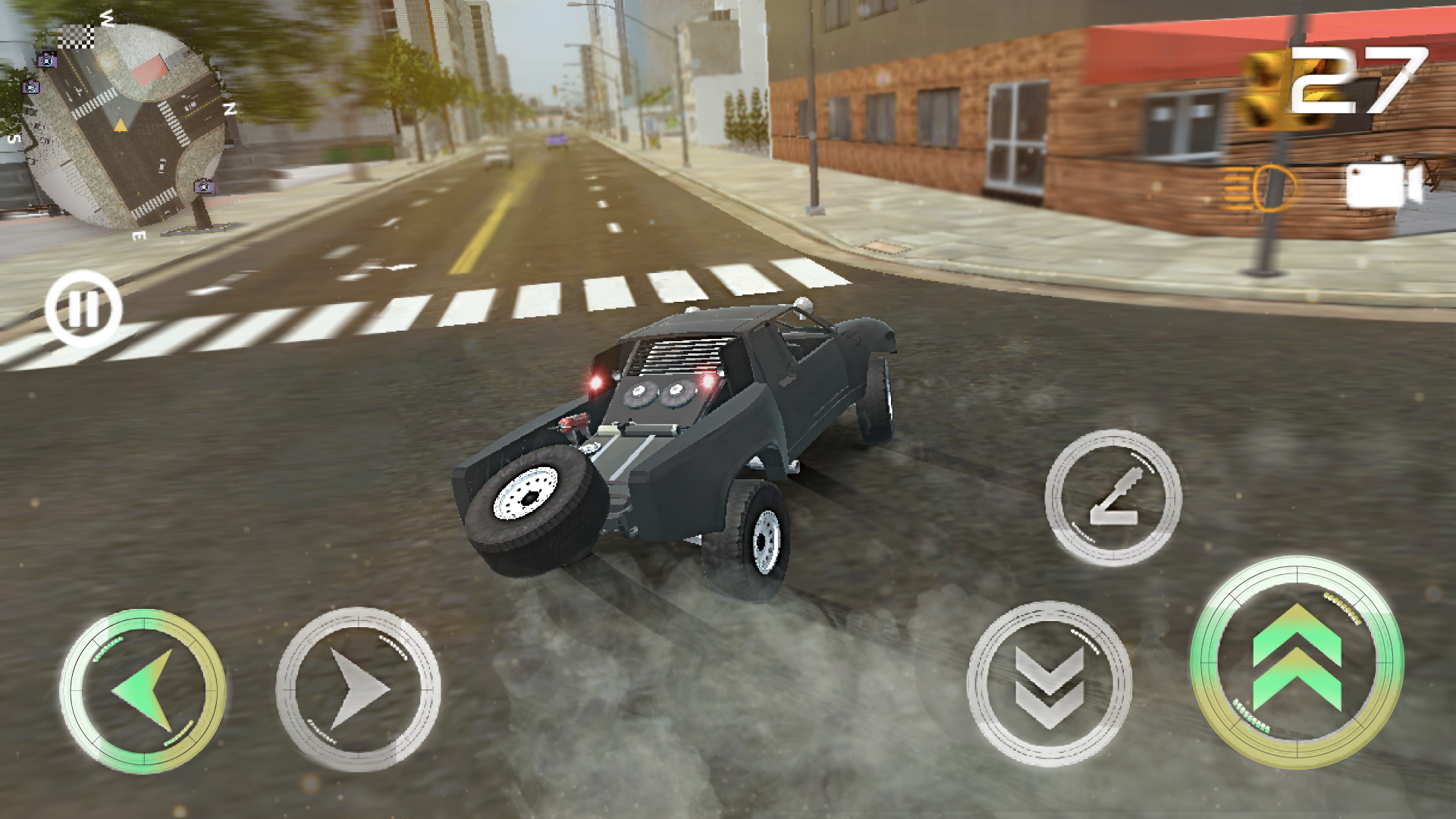Tap the purple camera marker at minimap right
Image resolution: width=1456 pixels, height=819 pixels.
pyautogui.click(x=203, y=185)
